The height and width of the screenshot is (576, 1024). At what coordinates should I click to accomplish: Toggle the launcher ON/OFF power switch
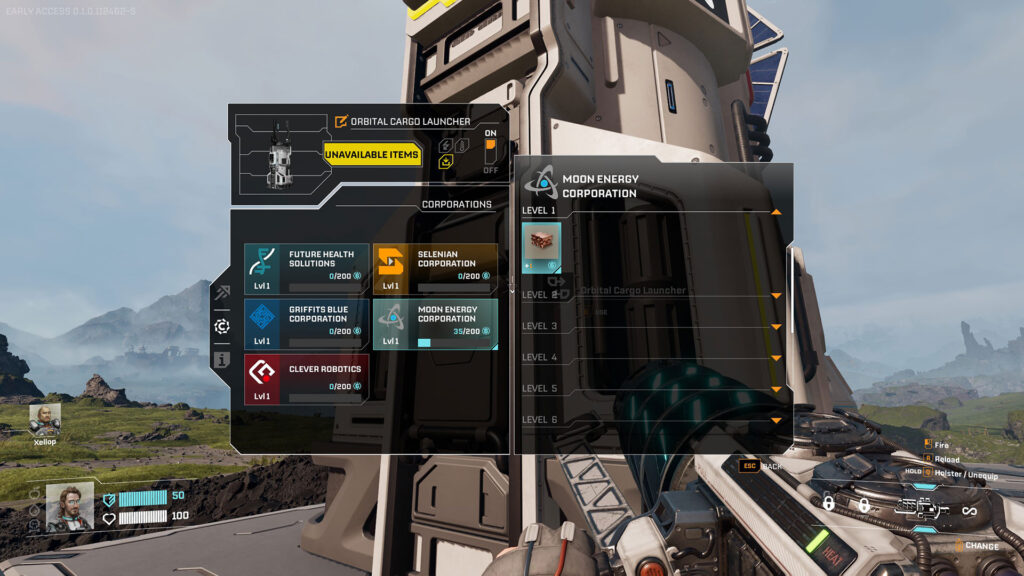[x=490, y=151]
